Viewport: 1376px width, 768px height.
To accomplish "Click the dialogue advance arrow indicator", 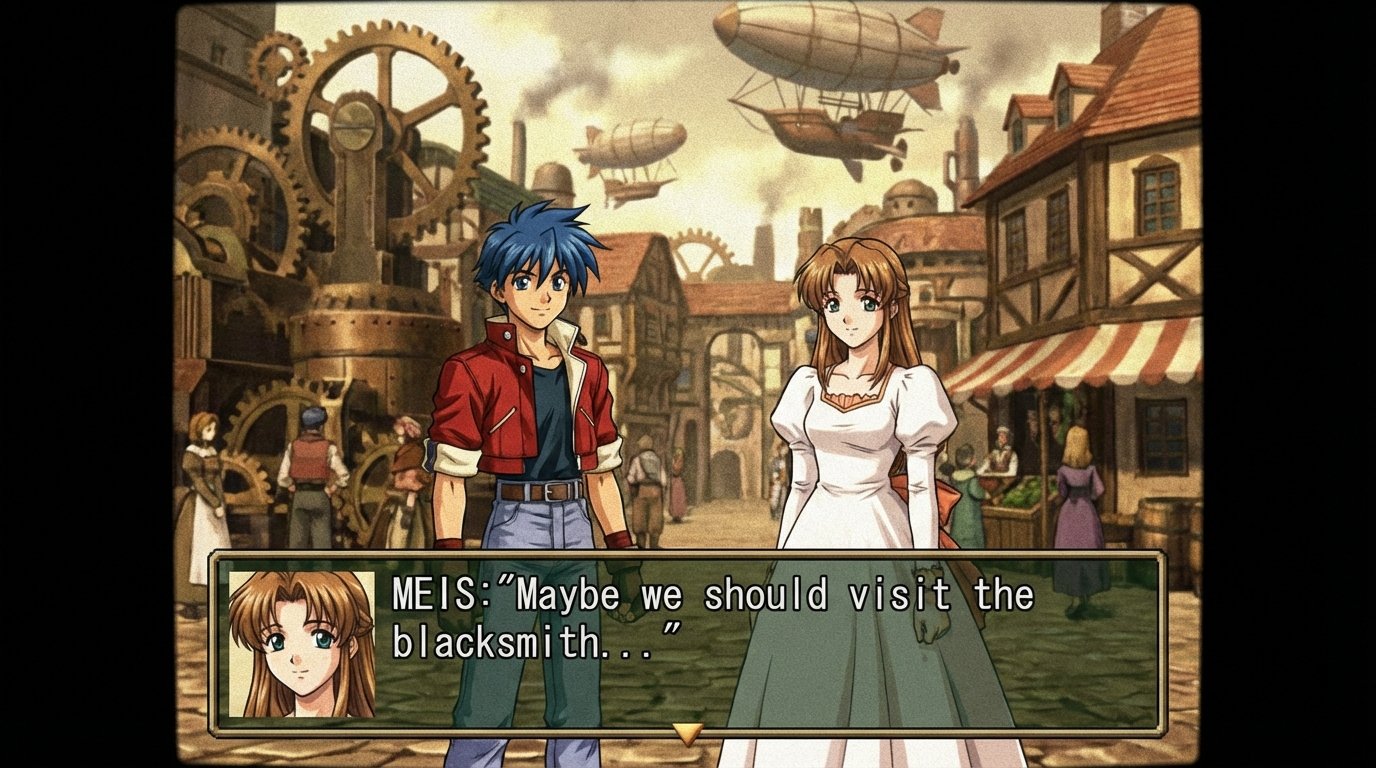I will pyautogui.click(x=687, y=733).
